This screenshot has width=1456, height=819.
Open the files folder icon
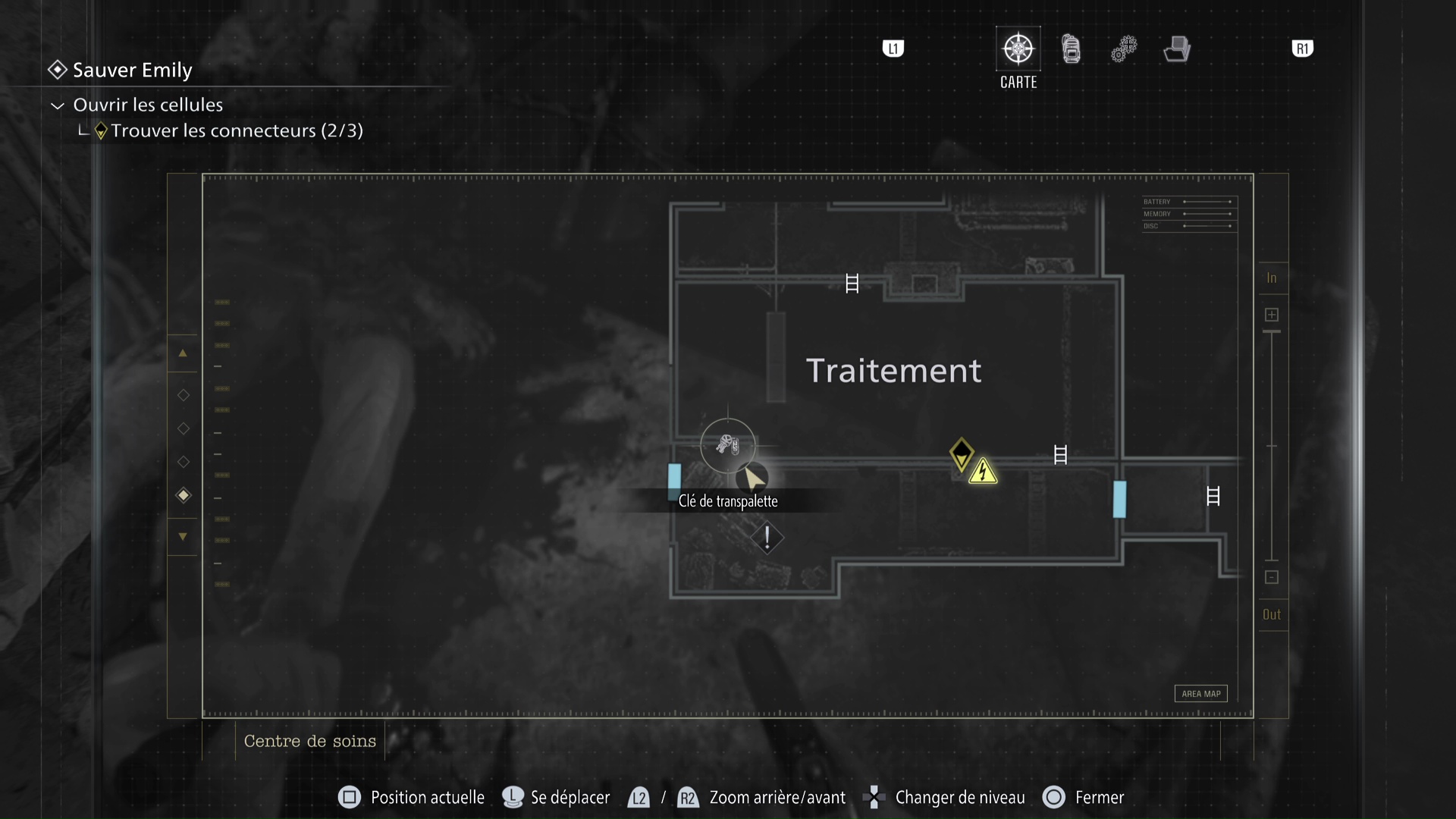(1176, 49)
